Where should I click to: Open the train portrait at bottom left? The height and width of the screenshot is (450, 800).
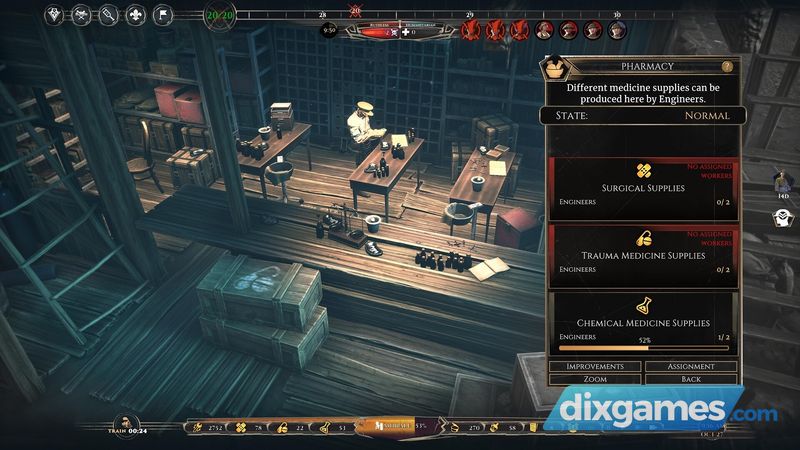[125, 423]
